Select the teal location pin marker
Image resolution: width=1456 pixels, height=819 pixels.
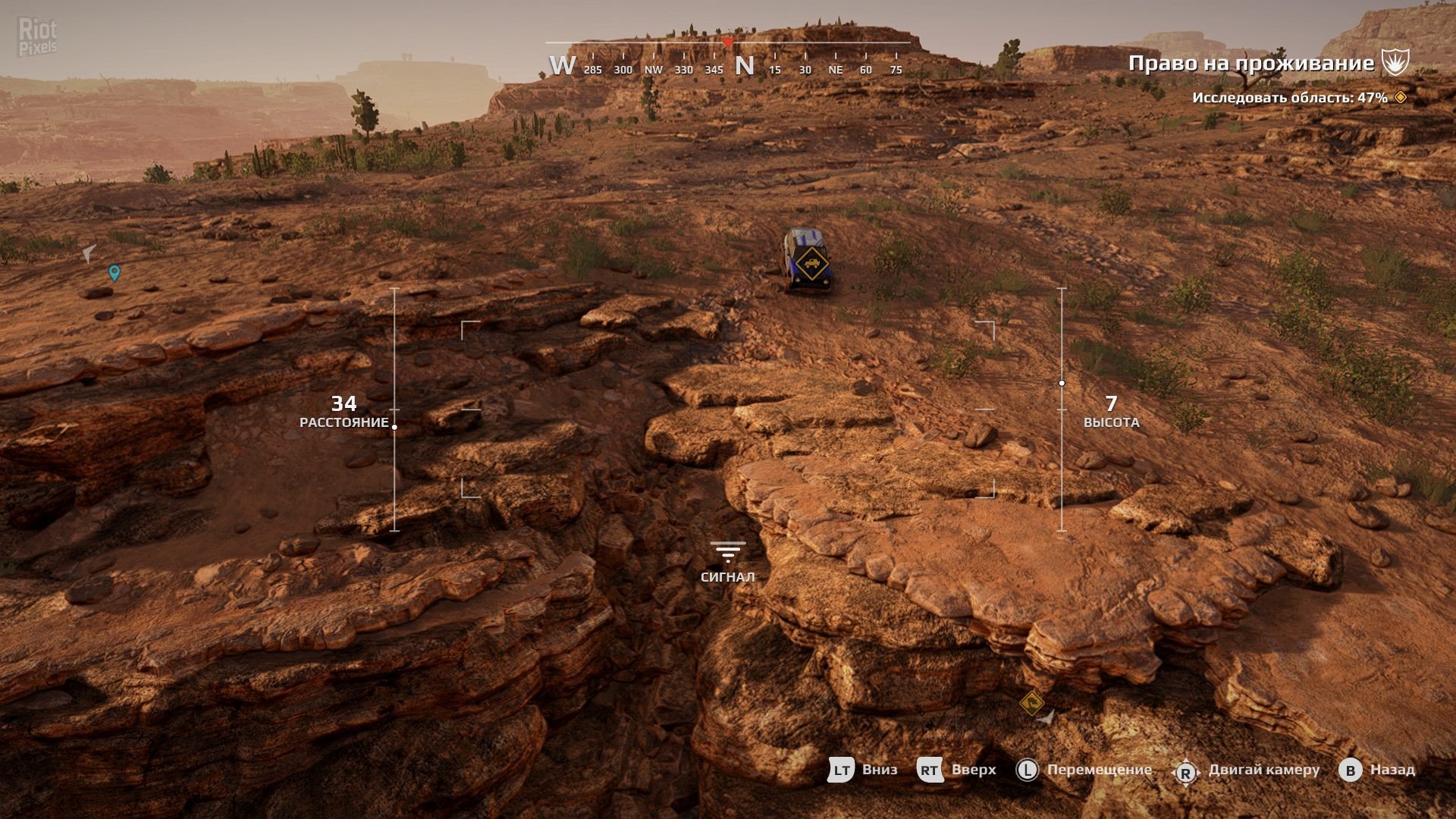click(115, 272)
